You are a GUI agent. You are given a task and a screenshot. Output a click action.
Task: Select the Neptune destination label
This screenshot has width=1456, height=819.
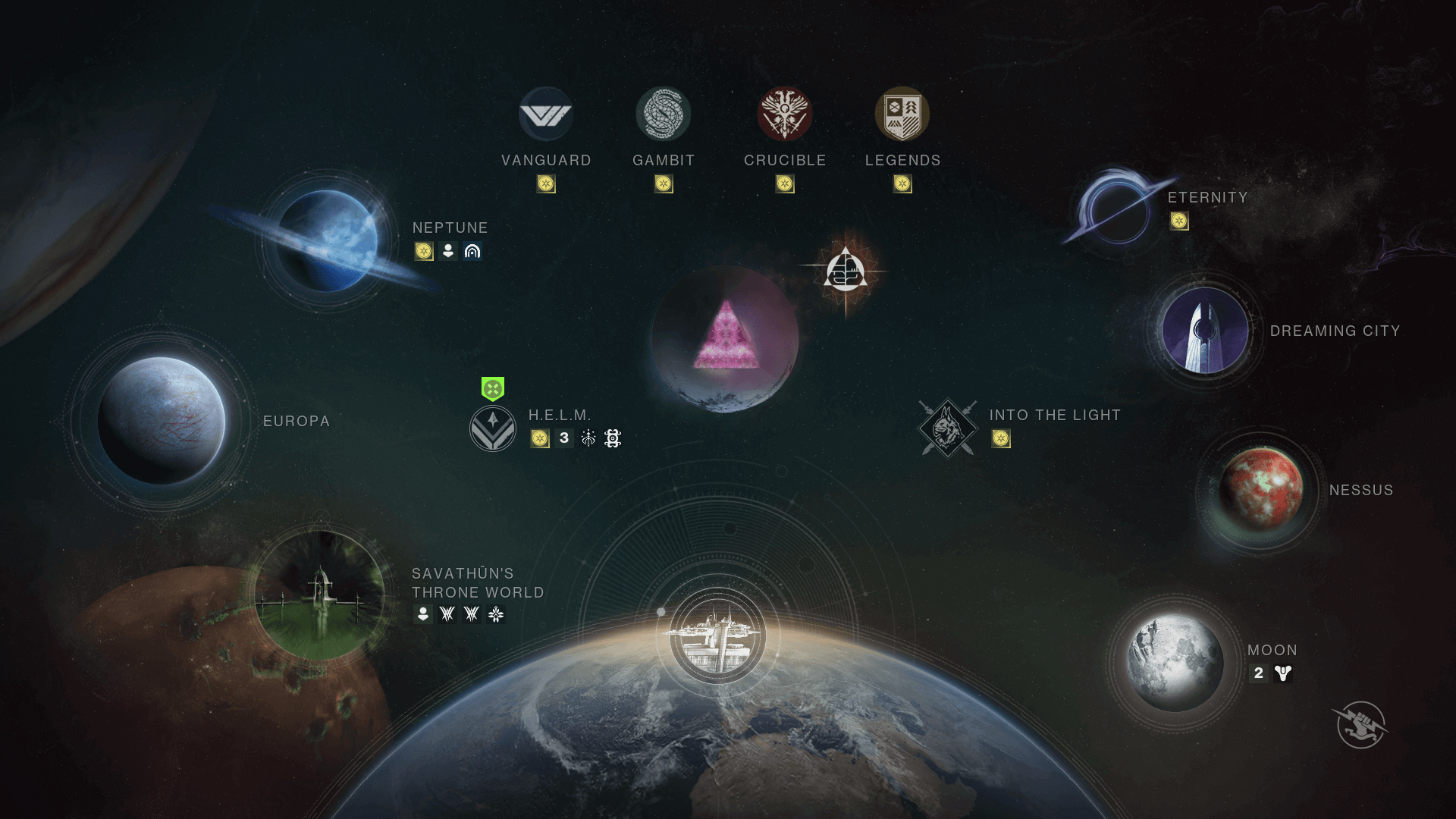450,227
